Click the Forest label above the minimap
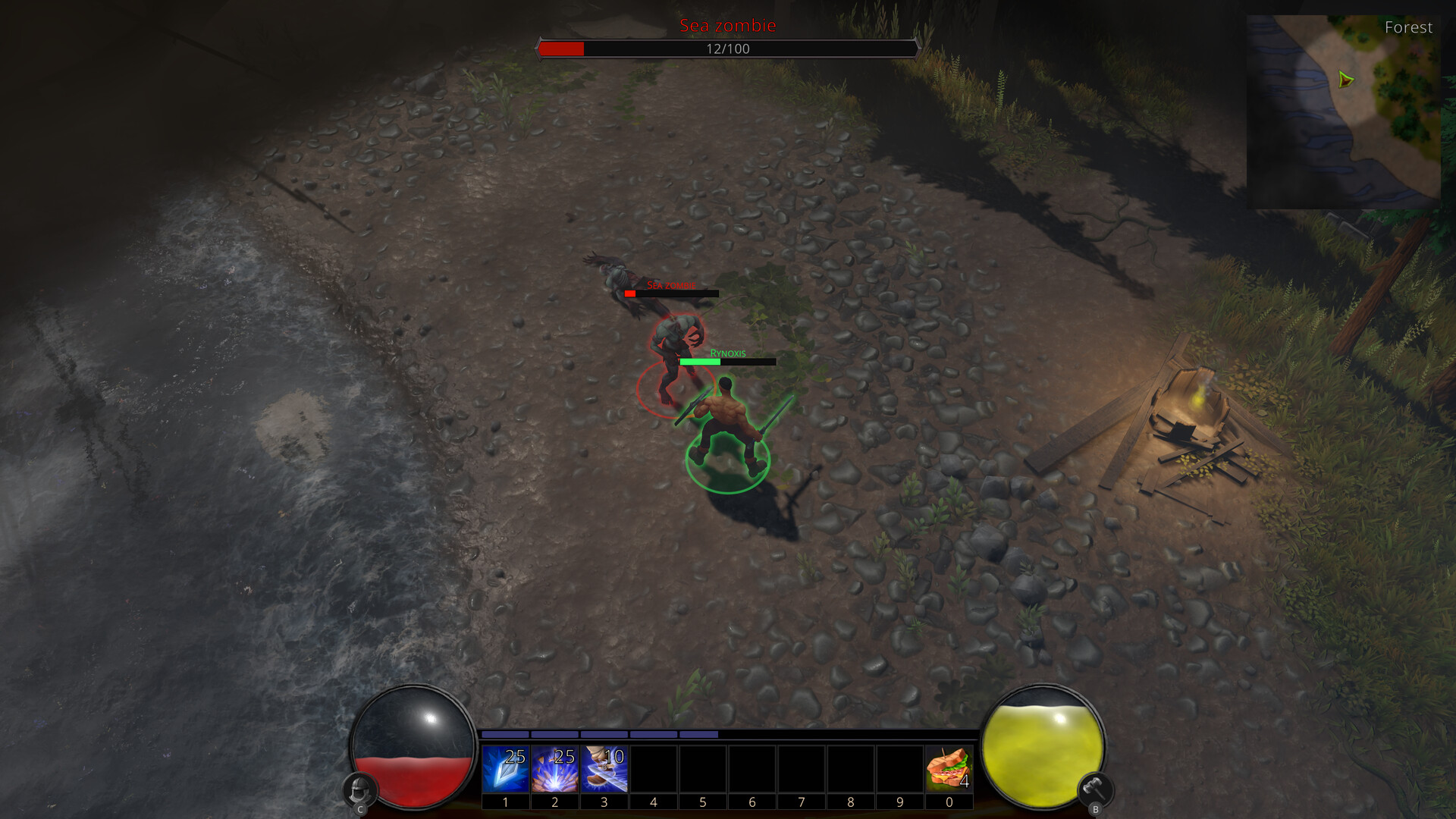This screenshot has width=1456, height=819. tap(1409, 27)
